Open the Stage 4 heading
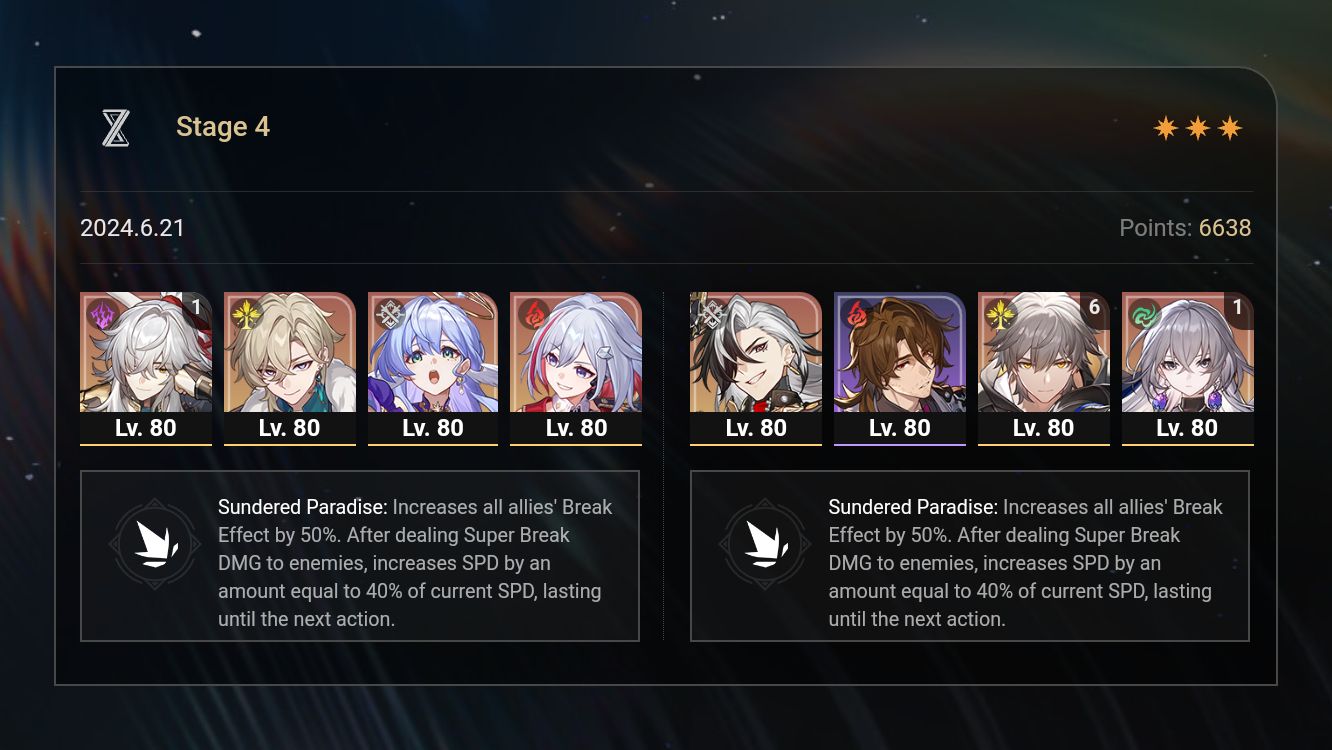This screenshot has width=1332, height=750. coord(222,127)
